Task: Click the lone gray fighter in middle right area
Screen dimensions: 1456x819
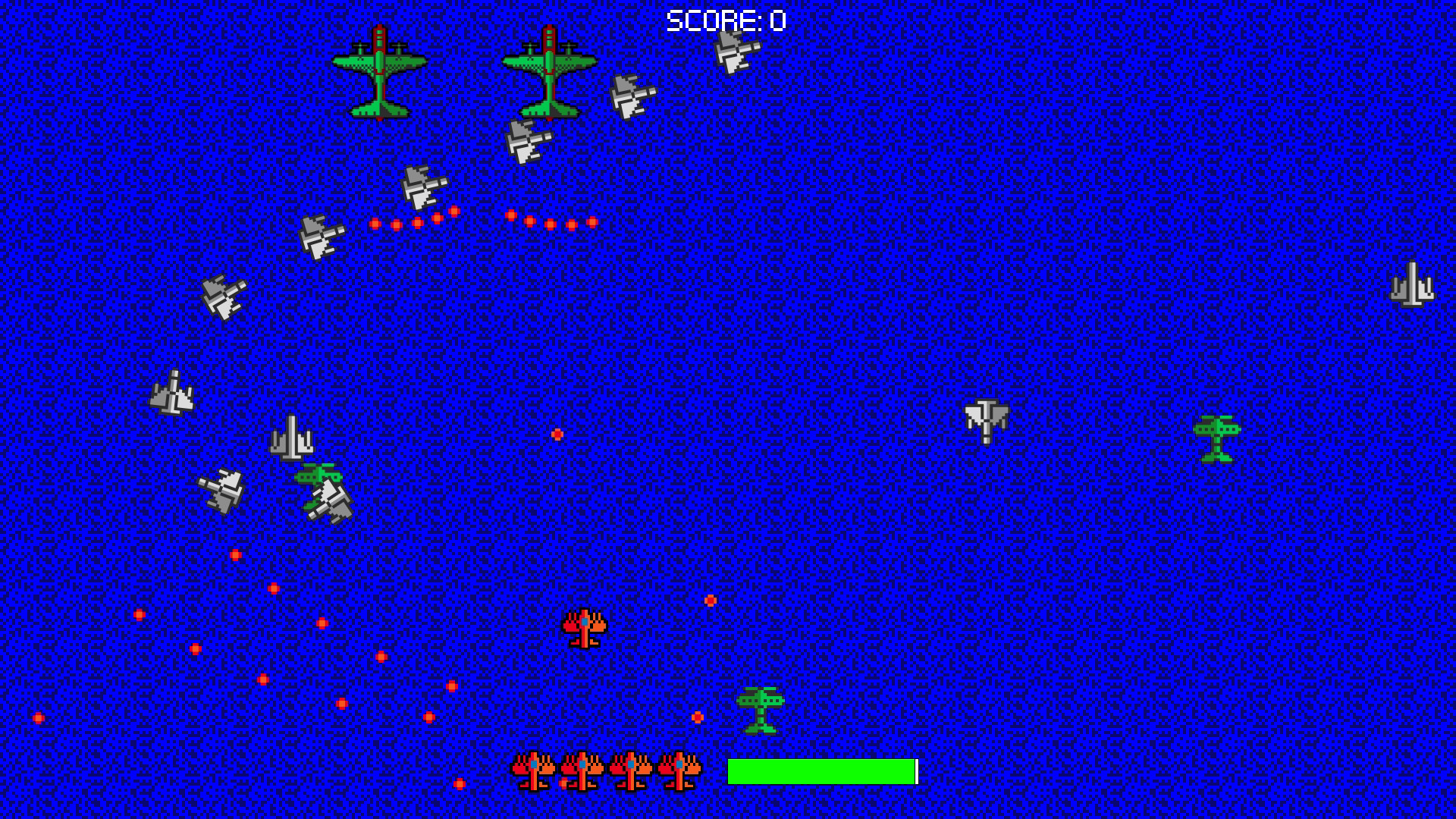Action: pos(987,423)
